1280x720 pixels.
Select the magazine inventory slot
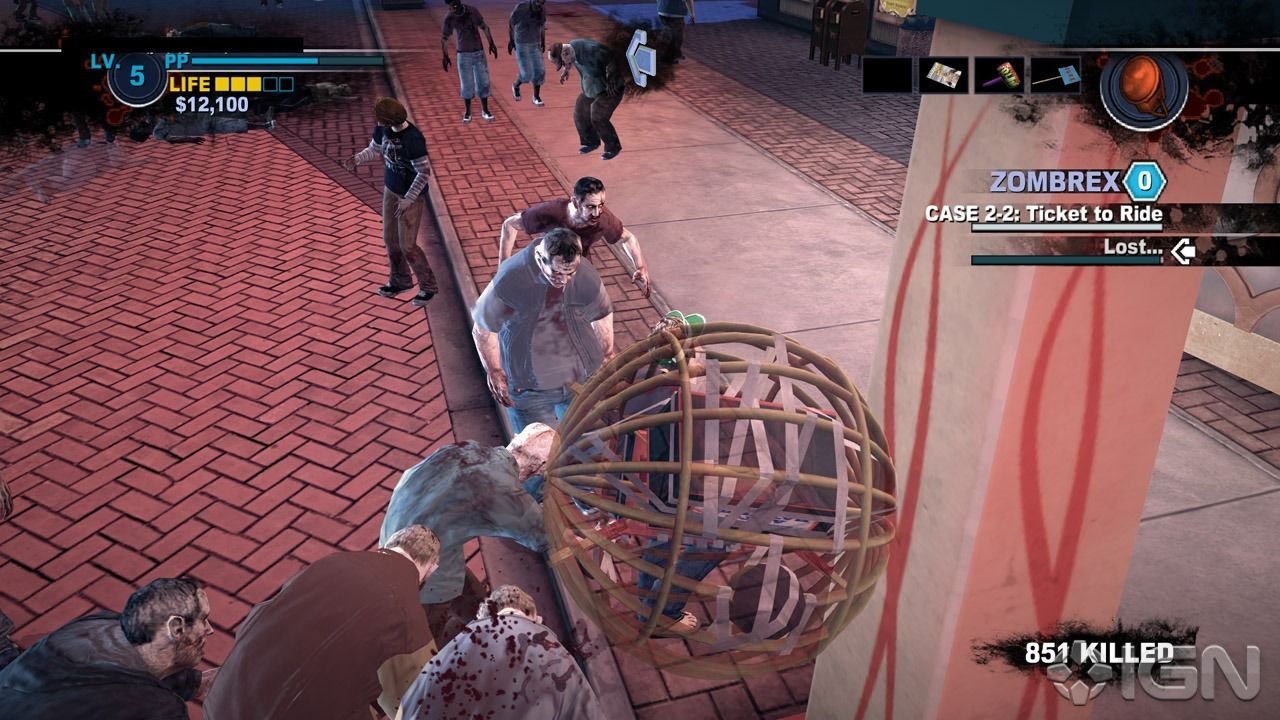click(943, 75)
